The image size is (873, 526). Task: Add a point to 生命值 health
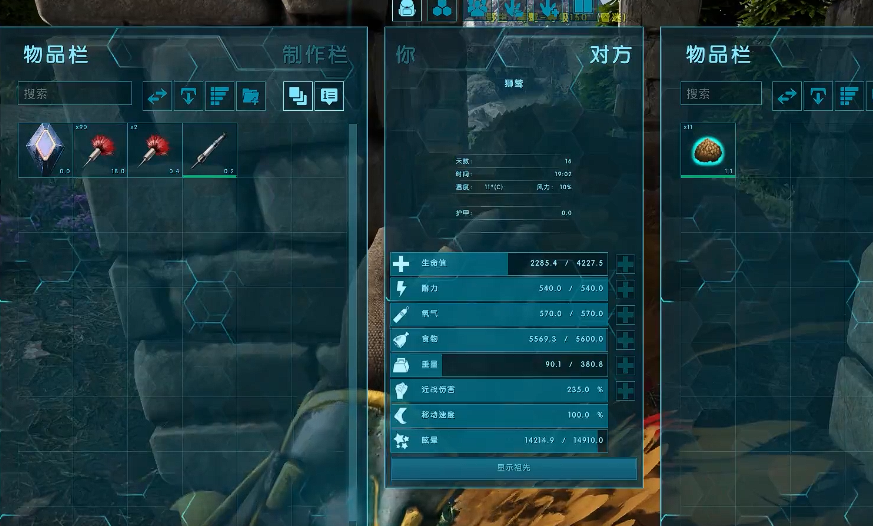[x=625, y=264]
